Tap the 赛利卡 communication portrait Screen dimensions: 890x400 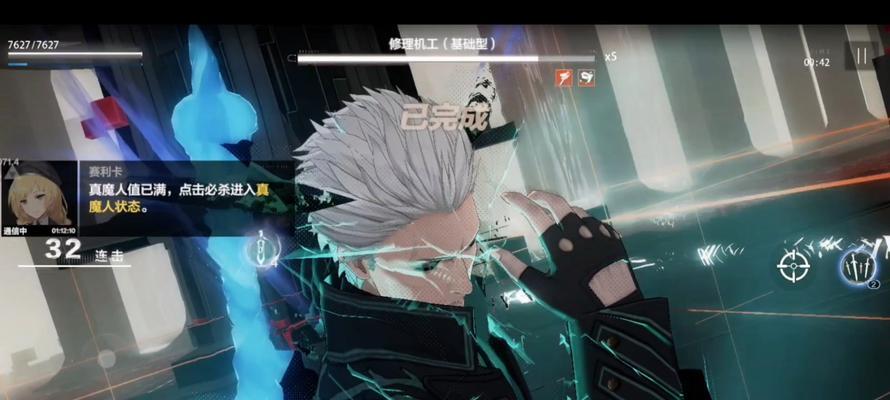point(38,196)
